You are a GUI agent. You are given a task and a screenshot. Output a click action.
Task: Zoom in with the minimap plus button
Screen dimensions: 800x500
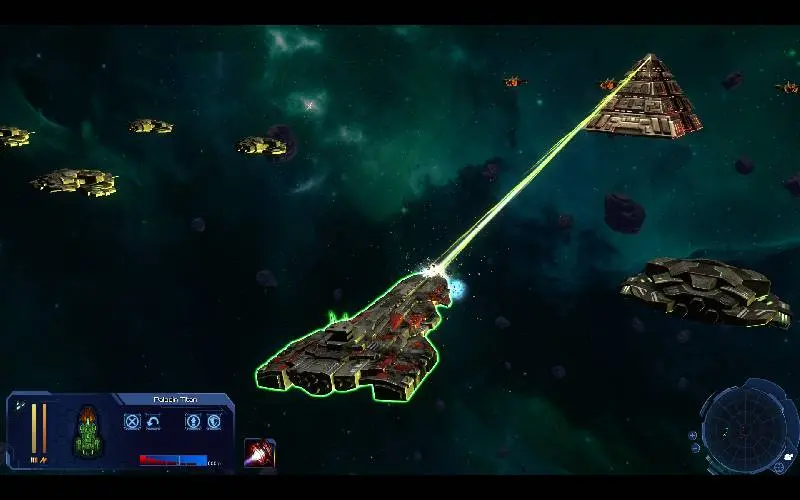[693, 435]
